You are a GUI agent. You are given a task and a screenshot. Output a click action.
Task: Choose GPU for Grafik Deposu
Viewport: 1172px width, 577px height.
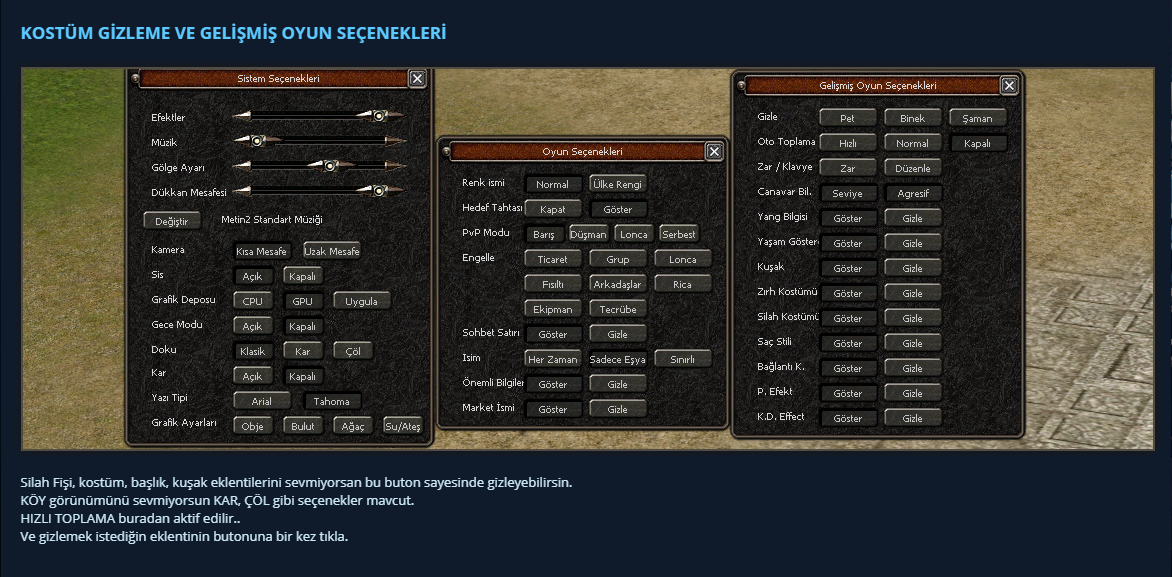pyautogui.click(x=302, y=301)
